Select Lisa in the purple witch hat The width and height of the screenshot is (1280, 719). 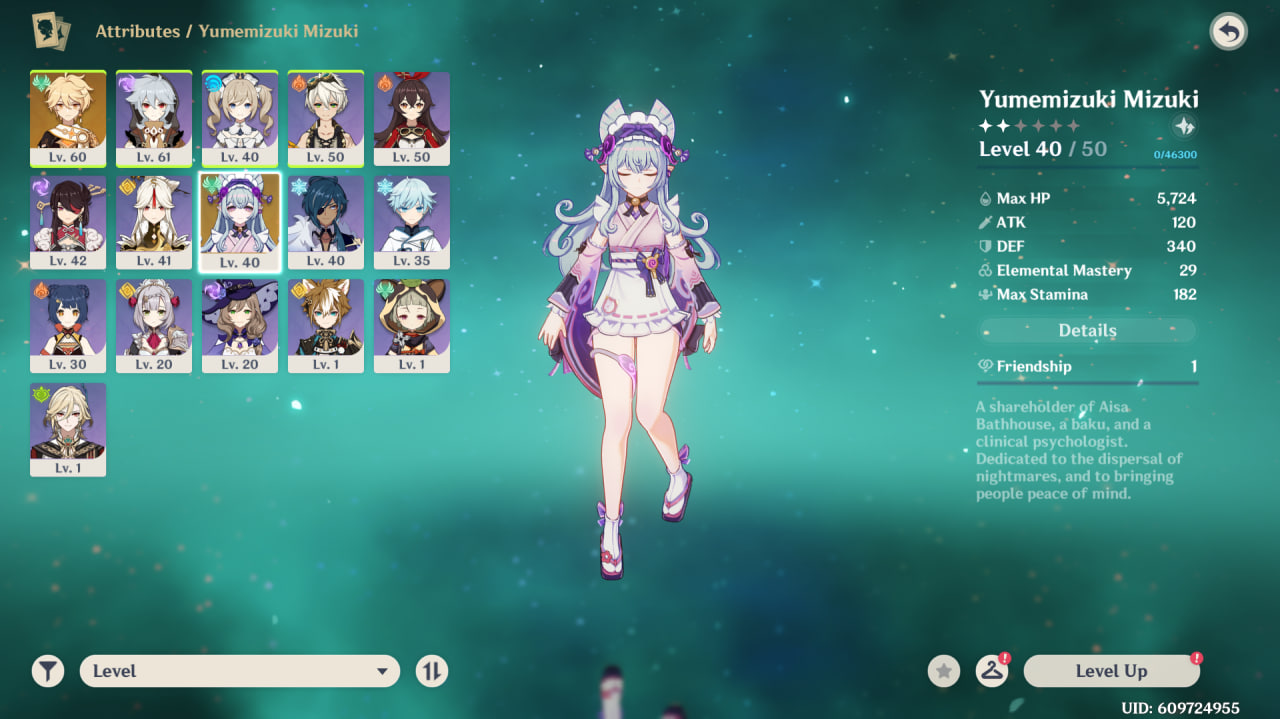pos(240,326)
